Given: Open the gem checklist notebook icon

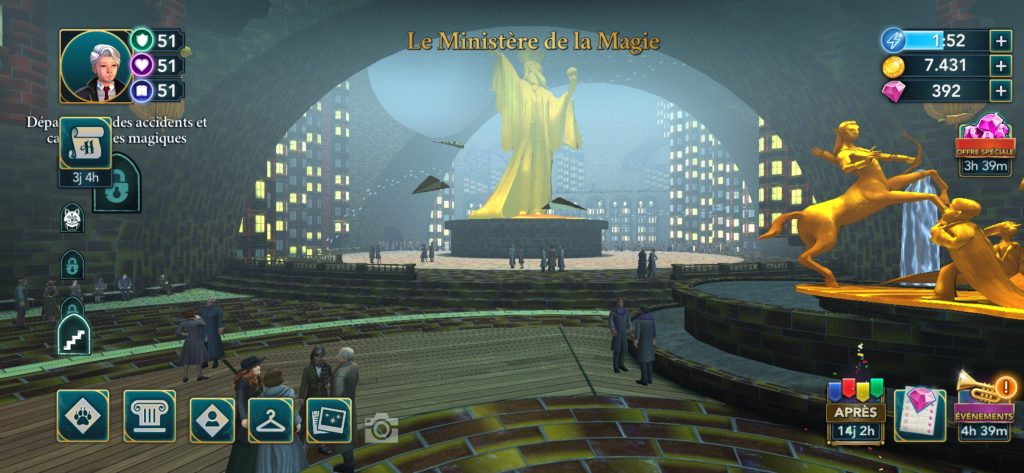Looking at the screenshot, I should pyautogui.click(x=919, y=413).
